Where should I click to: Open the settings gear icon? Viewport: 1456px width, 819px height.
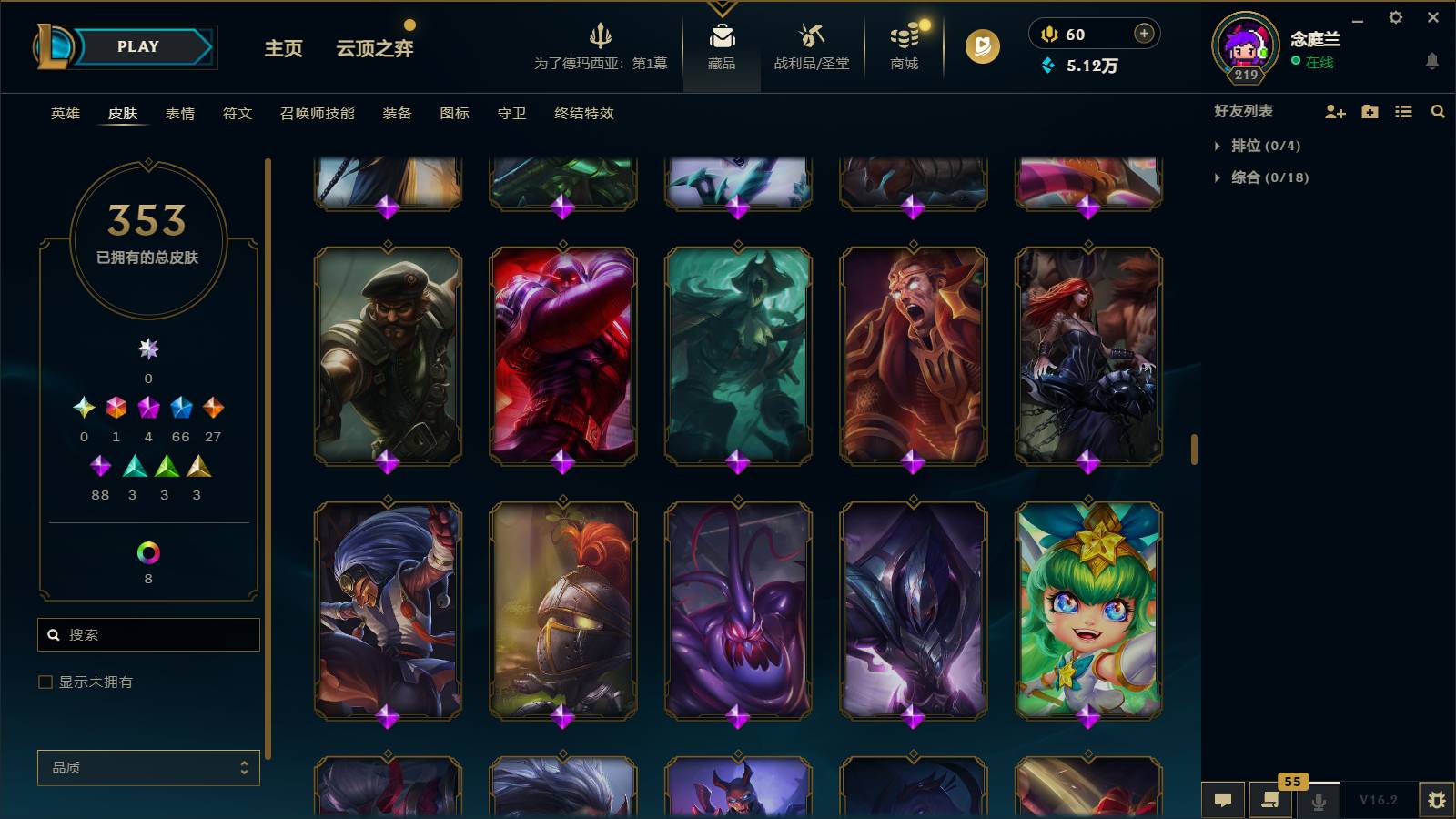pyautogui.click(x=1396, y=16)
